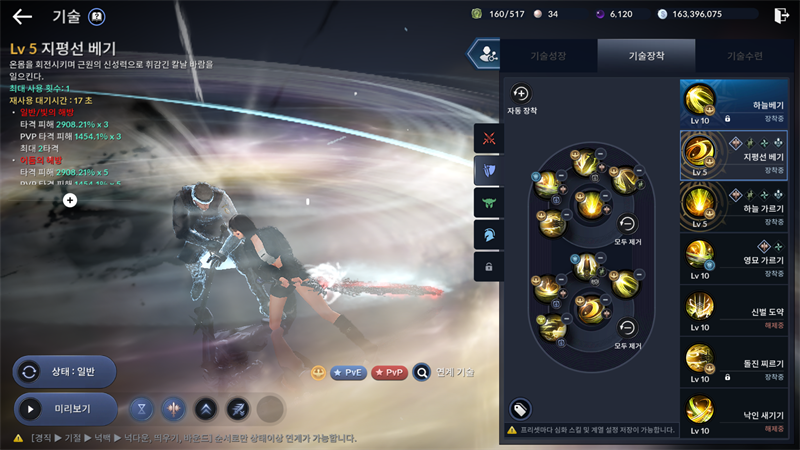Select the locked preset tab
Viewport: 800px width, 450px height.
489,267
